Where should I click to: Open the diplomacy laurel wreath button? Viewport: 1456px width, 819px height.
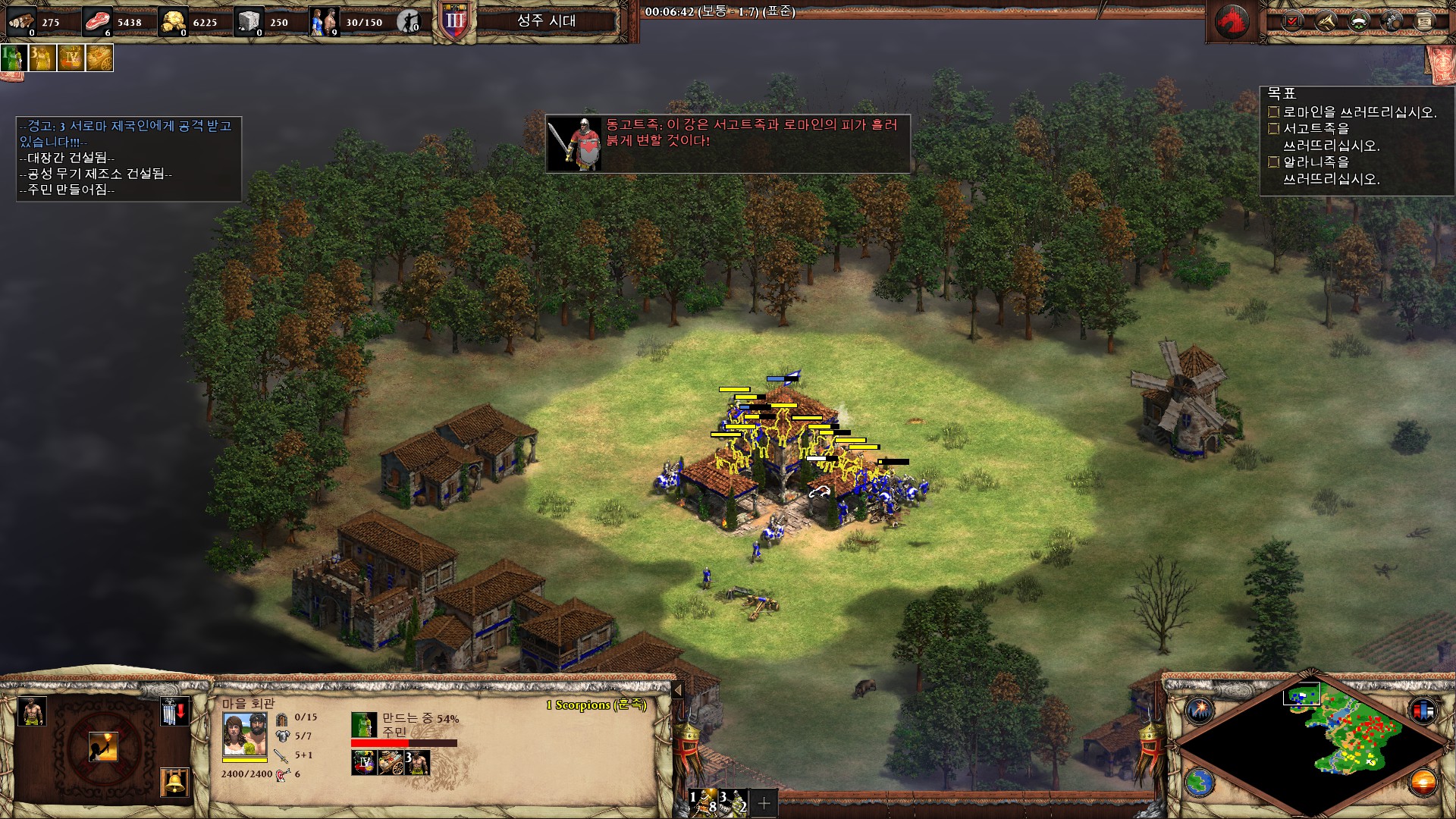[x=1358, y=21]
